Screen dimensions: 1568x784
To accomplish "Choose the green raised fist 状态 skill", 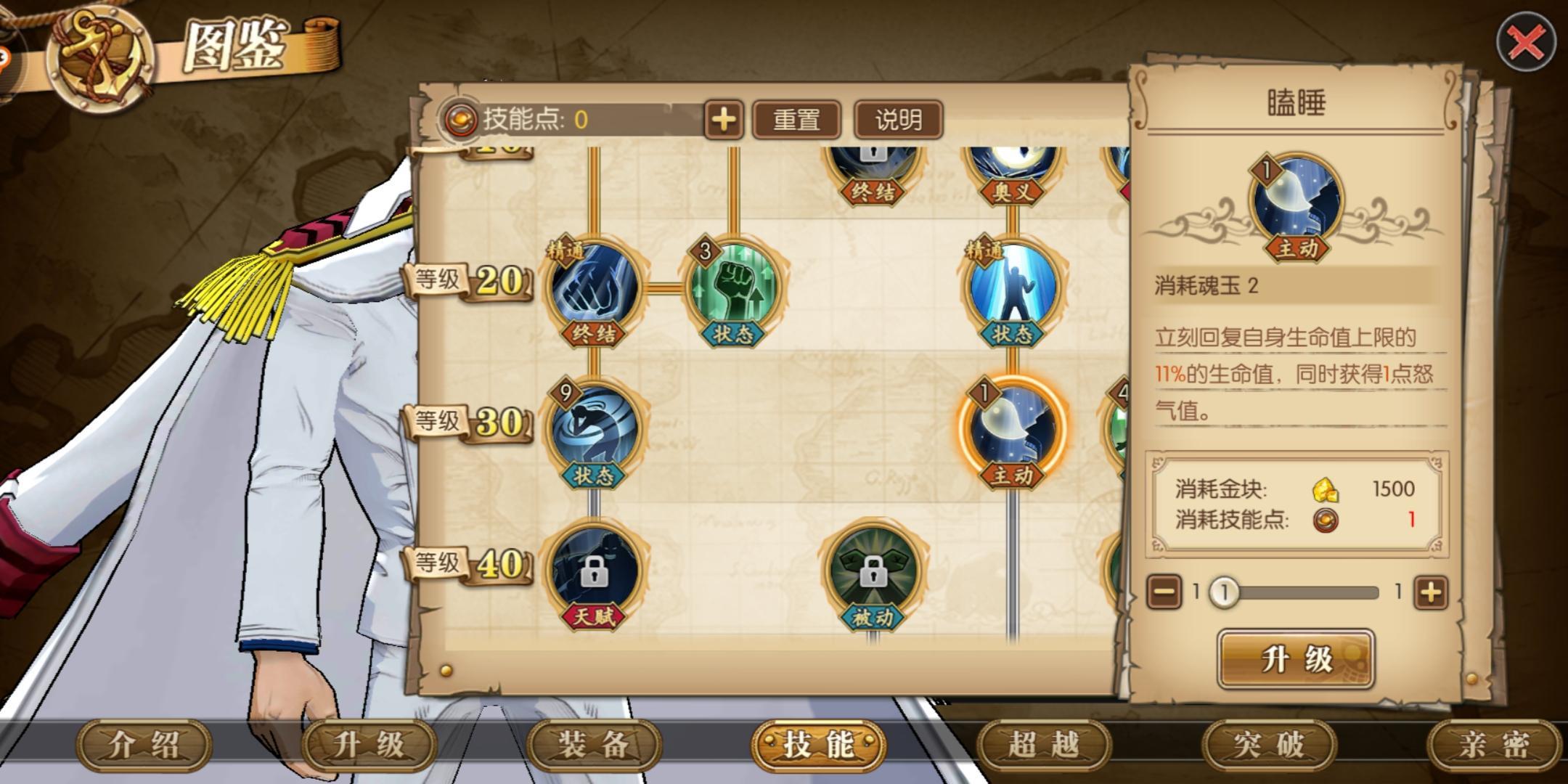I will [x=734, y=287].
